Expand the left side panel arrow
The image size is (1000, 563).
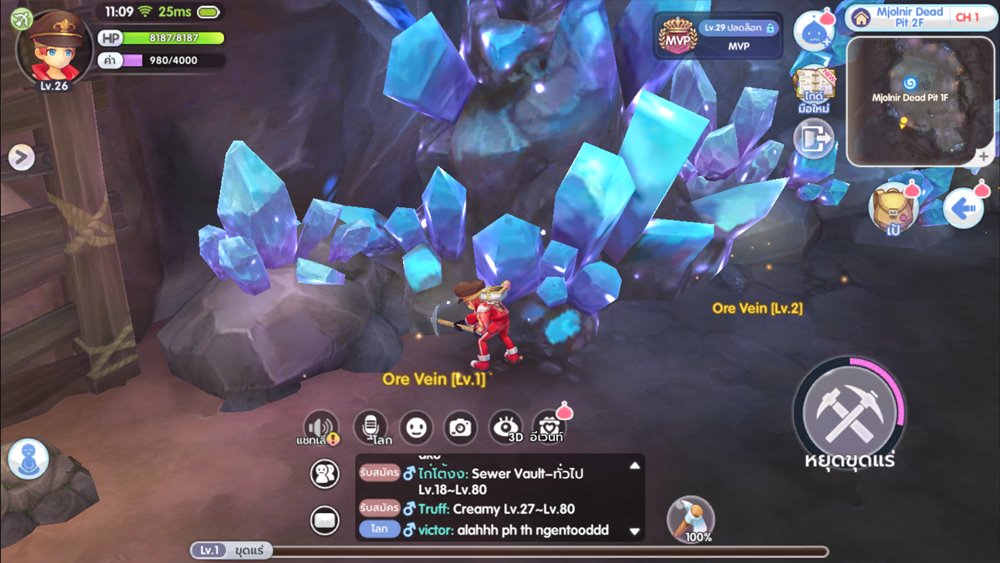click(x=21, y=157)
